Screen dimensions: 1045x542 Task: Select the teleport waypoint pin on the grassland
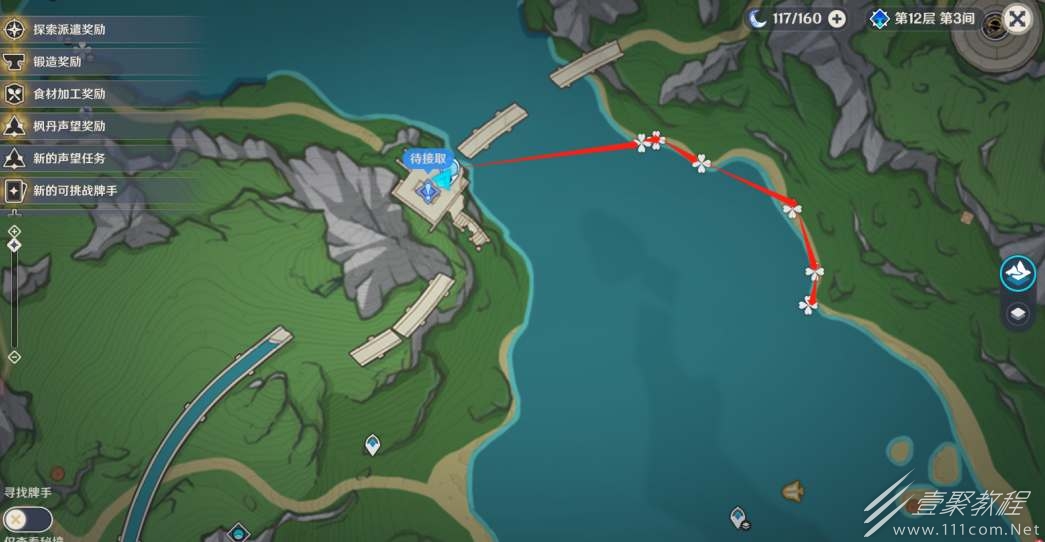pyautogui.click(x=372, y=444)
